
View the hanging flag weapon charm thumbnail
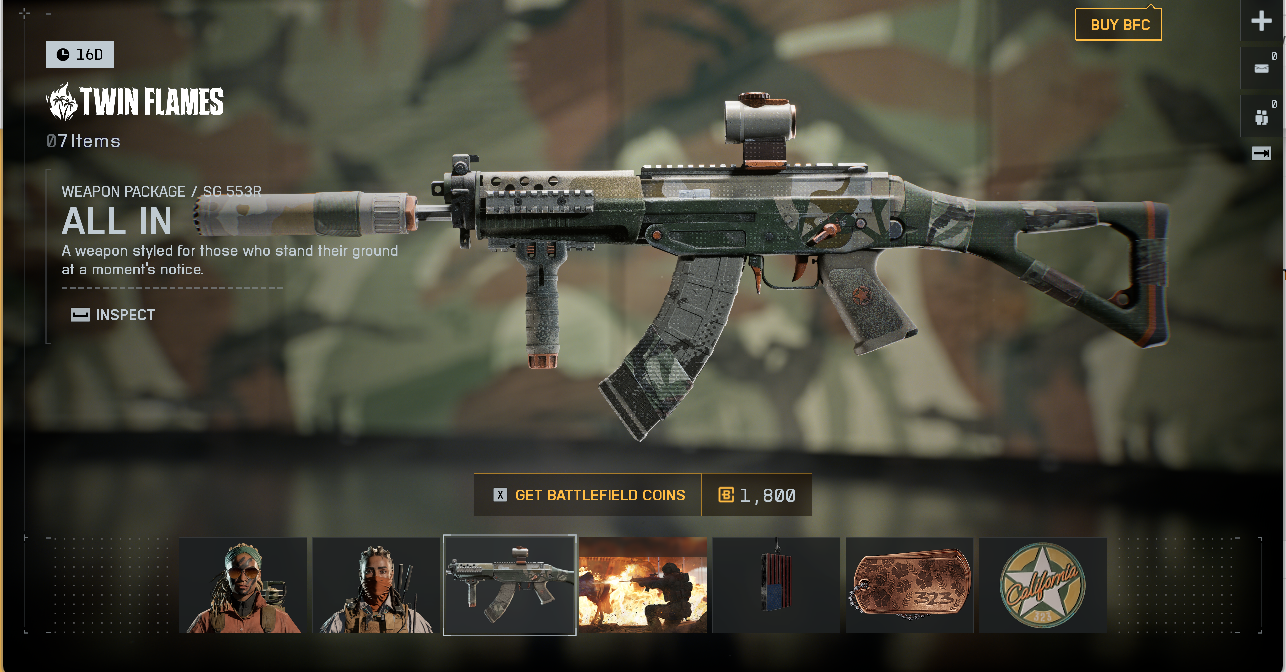pos(776,585)
